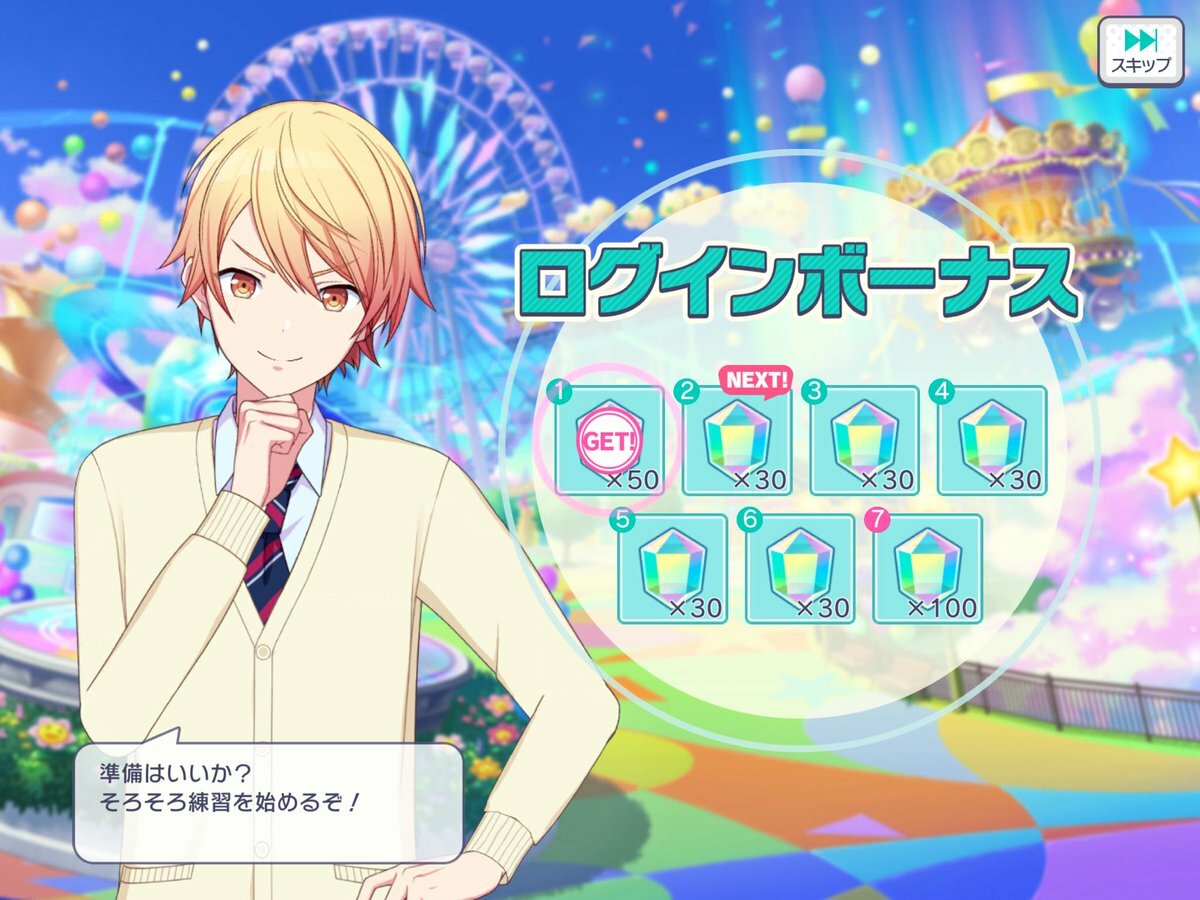Screen dimensions: 1200x900
Task: Select the day 5 crystal reward tile
Action: pyautogui.click(x=672, y=568)
